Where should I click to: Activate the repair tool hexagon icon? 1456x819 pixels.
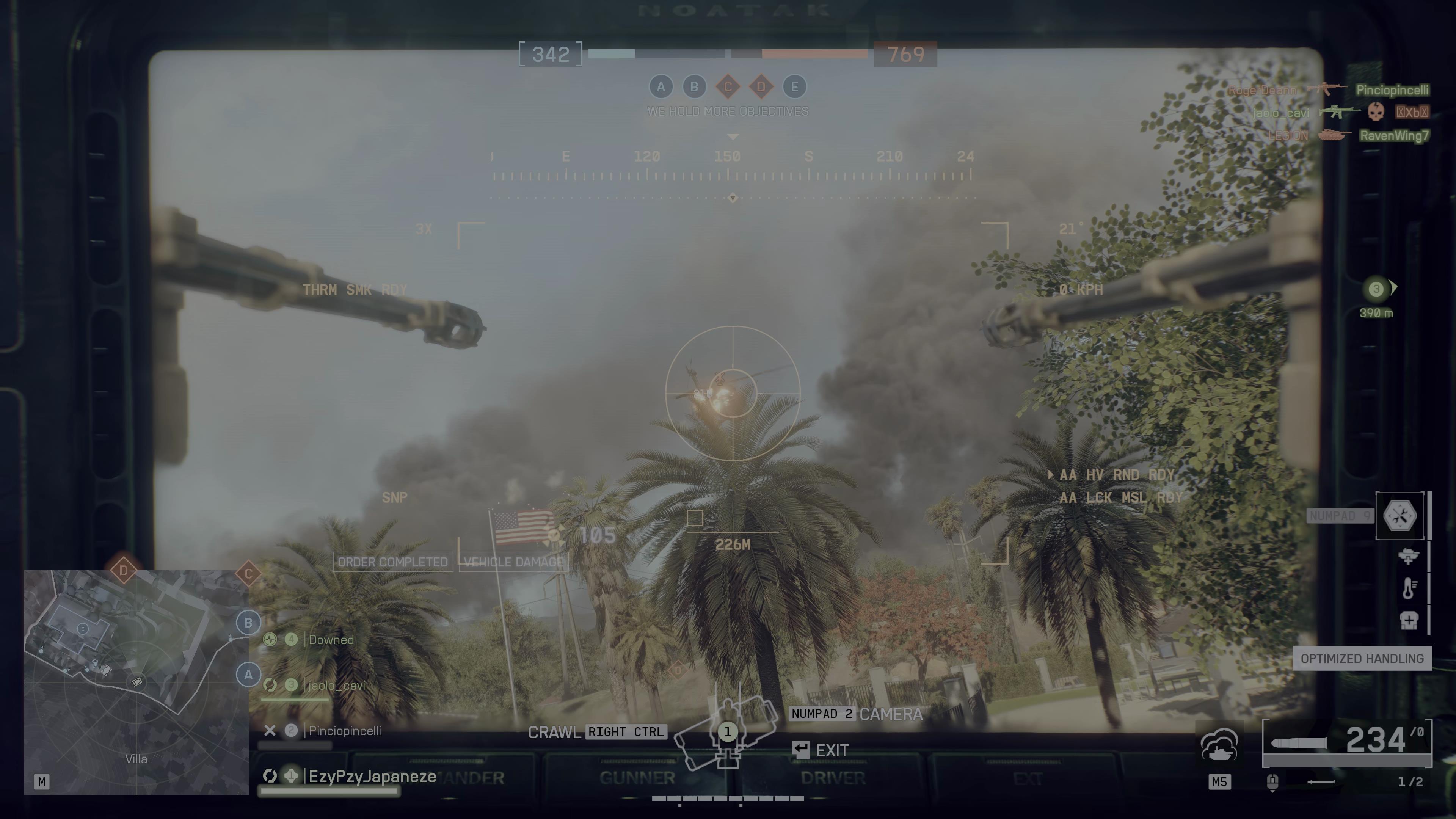(x=1400, y=516)
